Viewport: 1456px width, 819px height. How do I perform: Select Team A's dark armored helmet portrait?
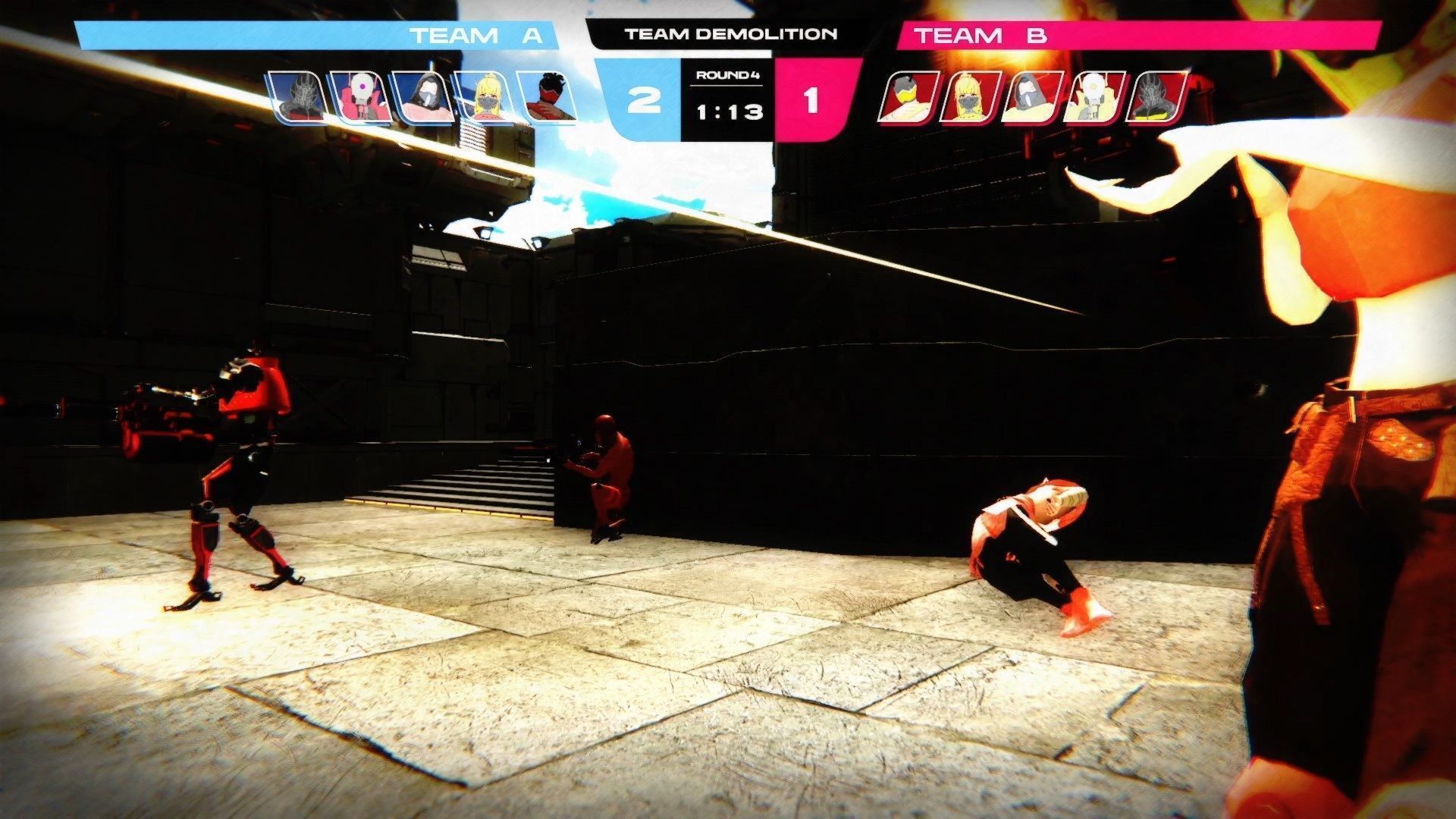pyautogui.click(x=298, y=97)
